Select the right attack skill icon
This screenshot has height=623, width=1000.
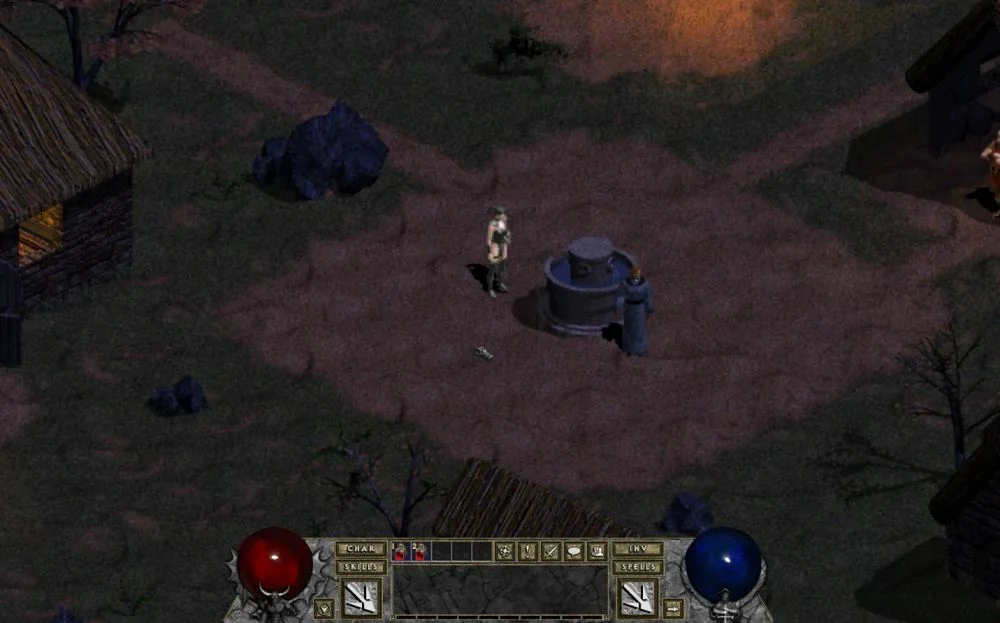click(637, 597)
